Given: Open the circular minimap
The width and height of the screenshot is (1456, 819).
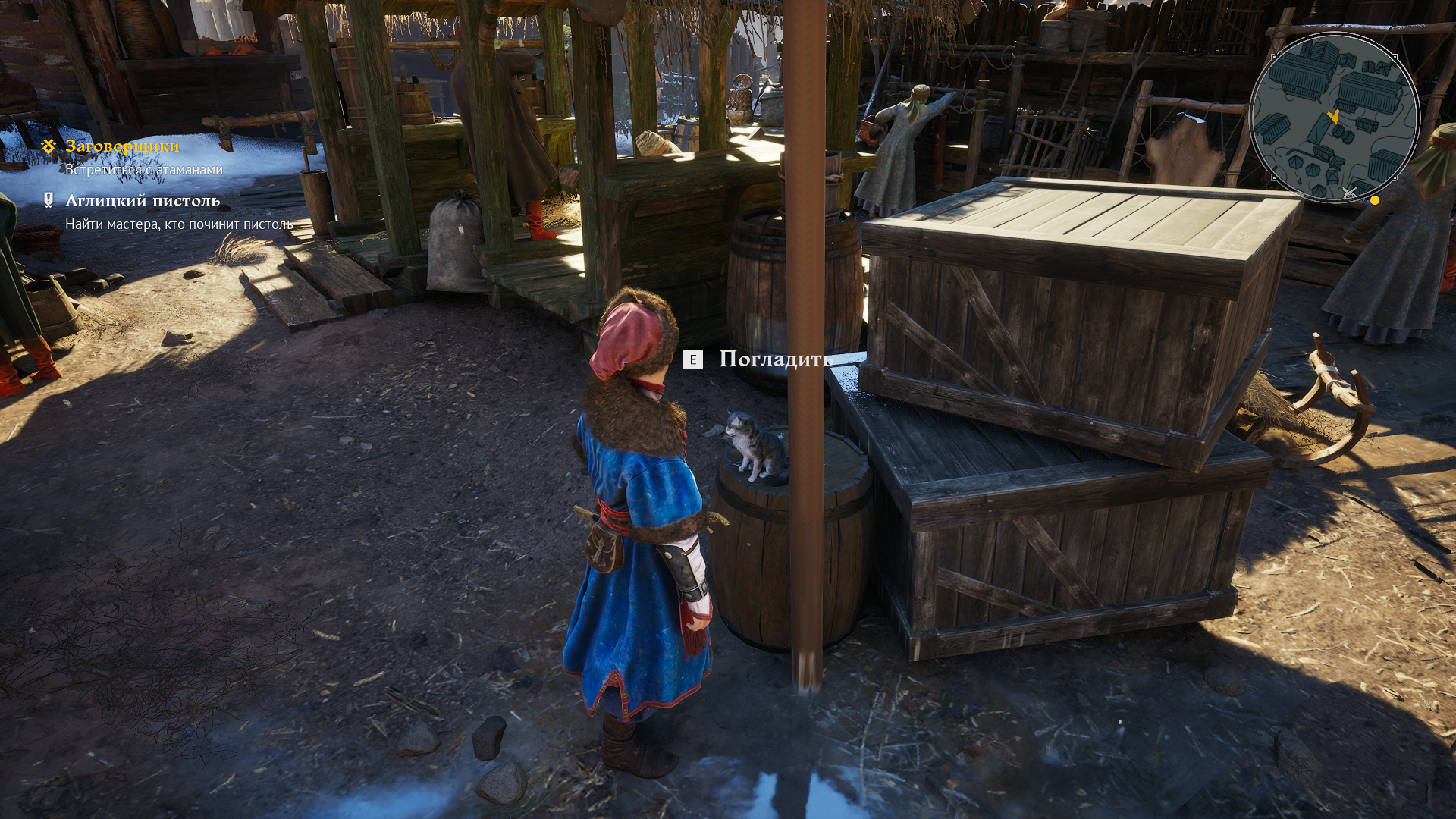Looking at the screenshot, I should [x=1334, y=117].
